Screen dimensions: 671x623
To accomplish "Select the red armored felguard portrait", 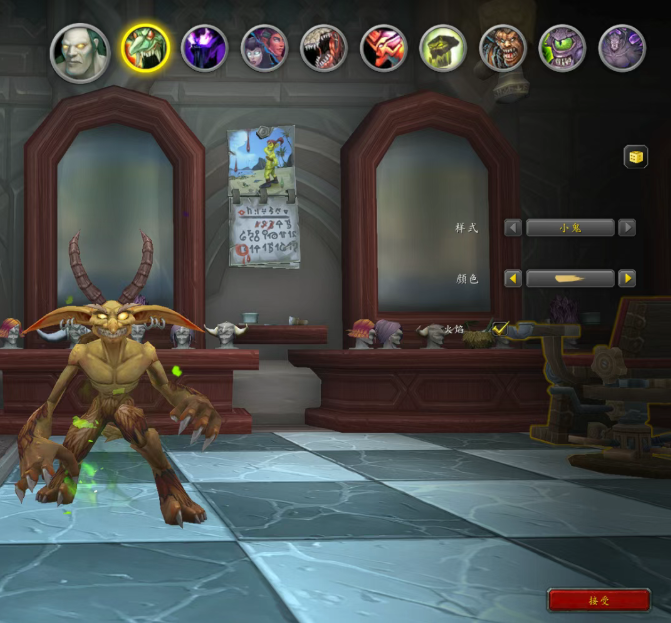I will click(x=383, y=48).
